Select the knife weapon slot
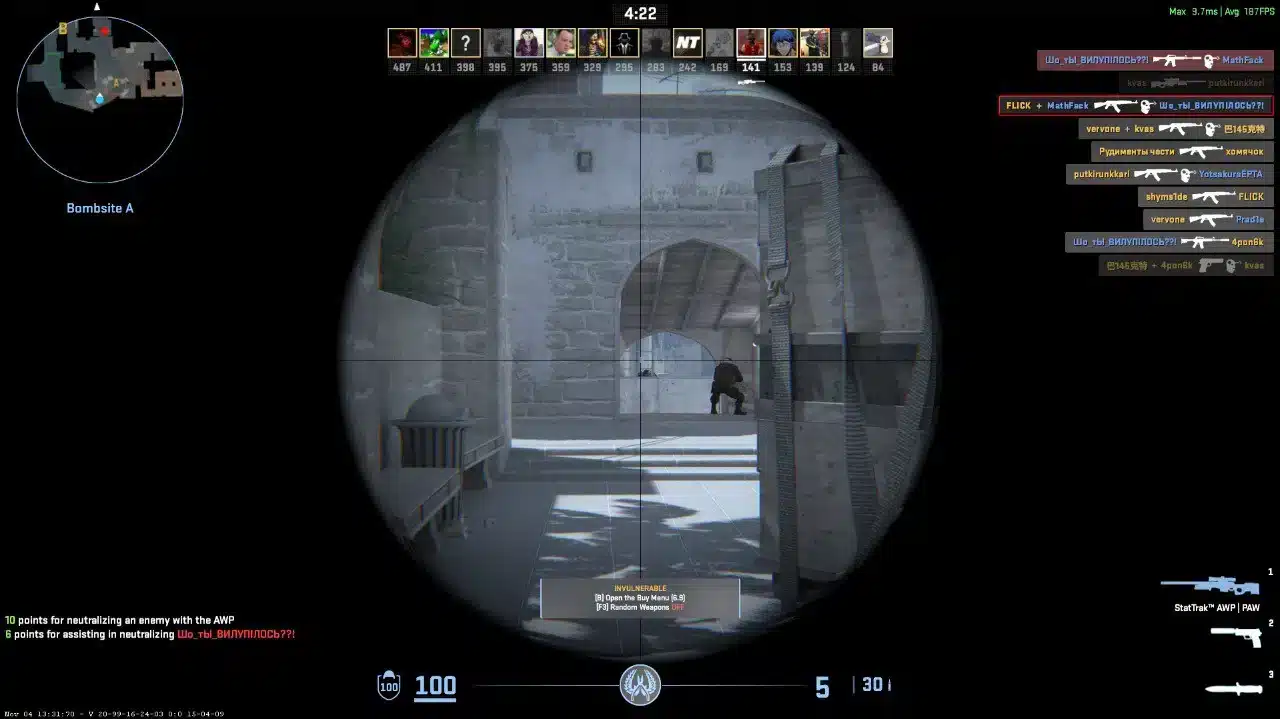The image size is (1280, 719). (1234, 688)
